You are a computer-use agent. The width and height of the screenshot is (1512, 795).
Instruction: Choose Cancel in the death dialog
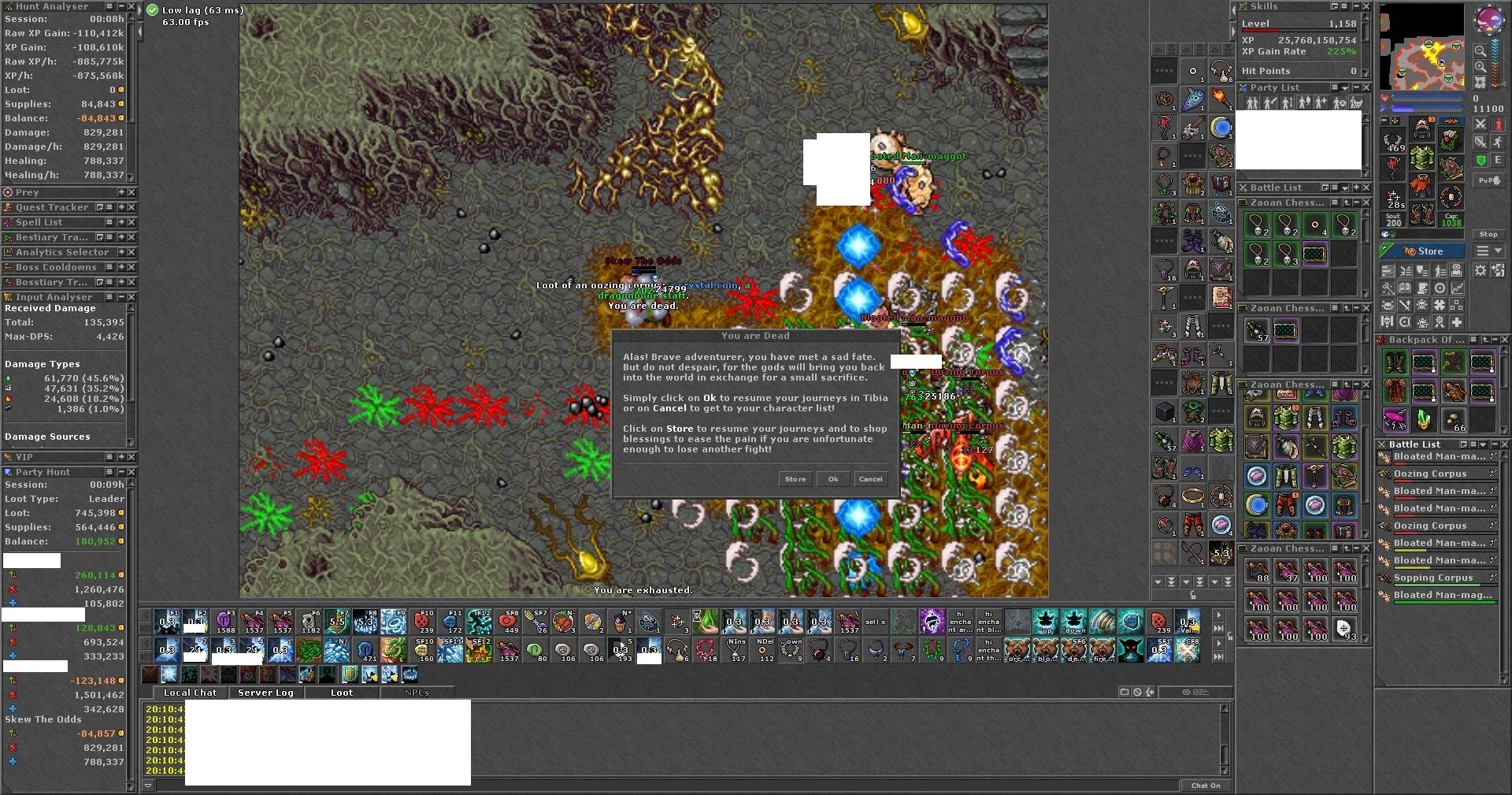pos(870,479)
